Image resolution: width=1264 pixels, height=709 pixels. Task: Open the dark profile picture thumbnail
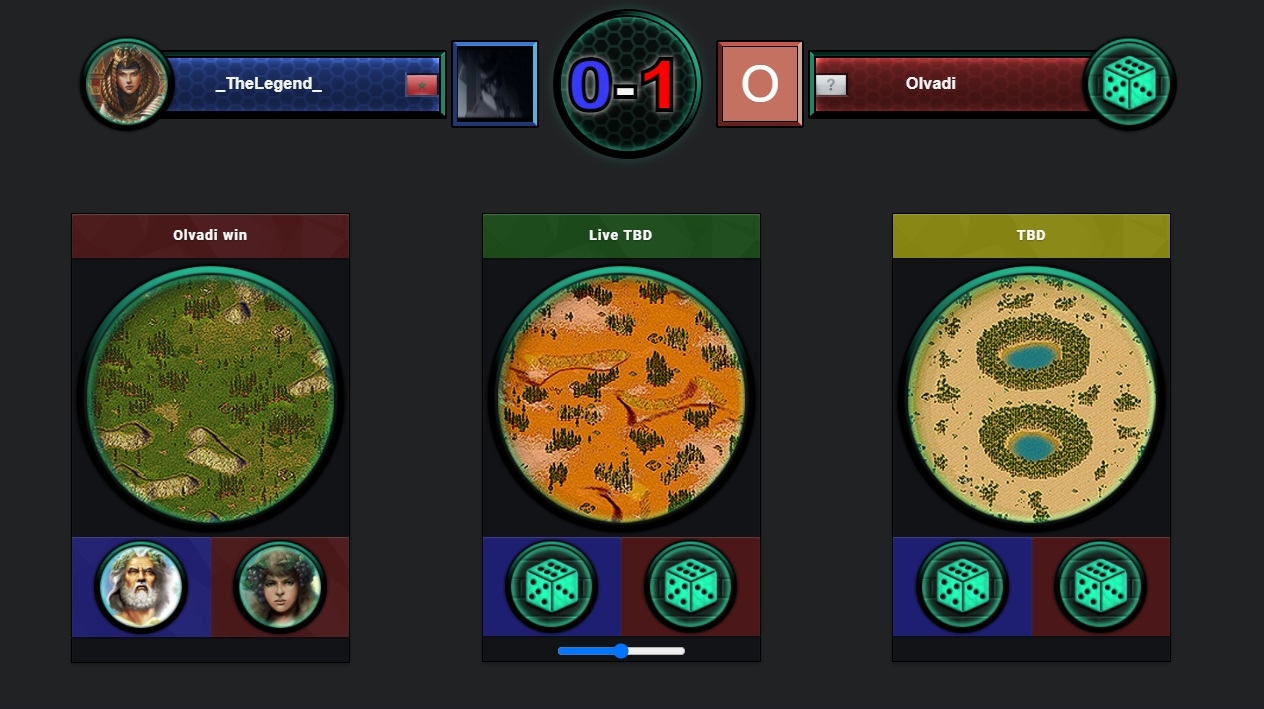pyautogui.click(x=495, y=84)
